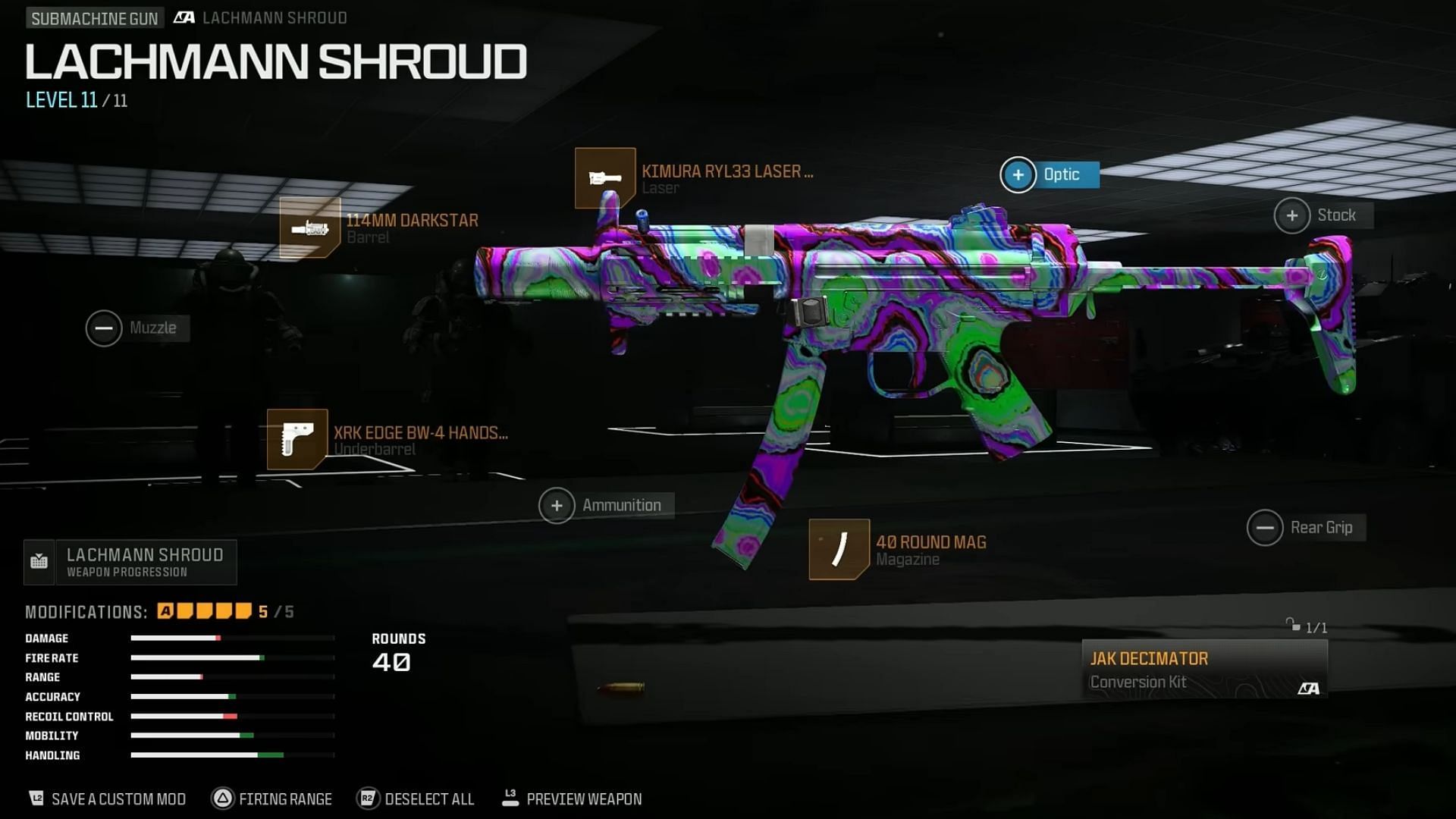Enter the Firing Range
This screenshot has width=1456, height=819.
coord(273,799)
